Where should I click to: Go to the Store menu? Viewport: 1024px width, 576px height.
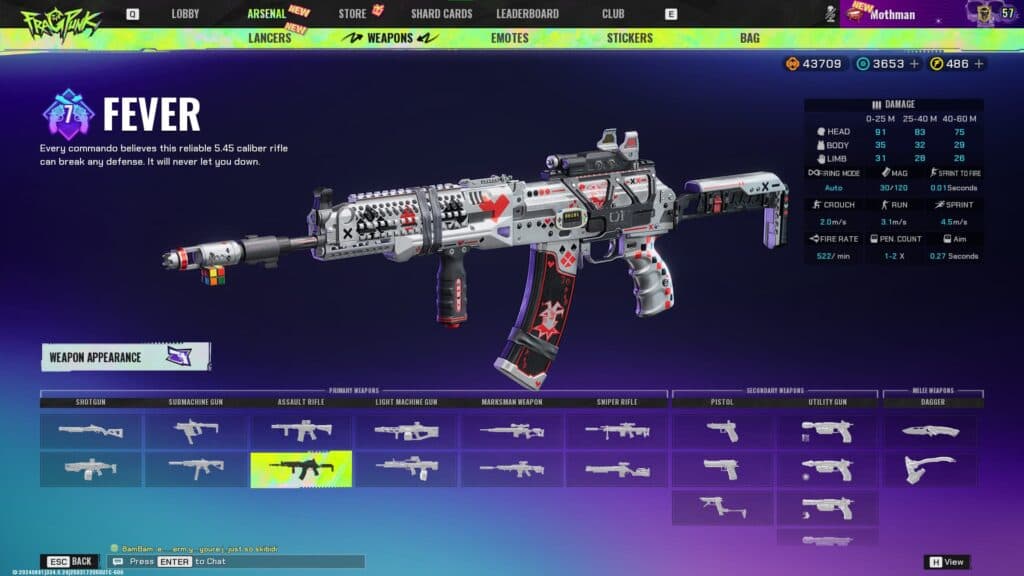tap(352, 14)
